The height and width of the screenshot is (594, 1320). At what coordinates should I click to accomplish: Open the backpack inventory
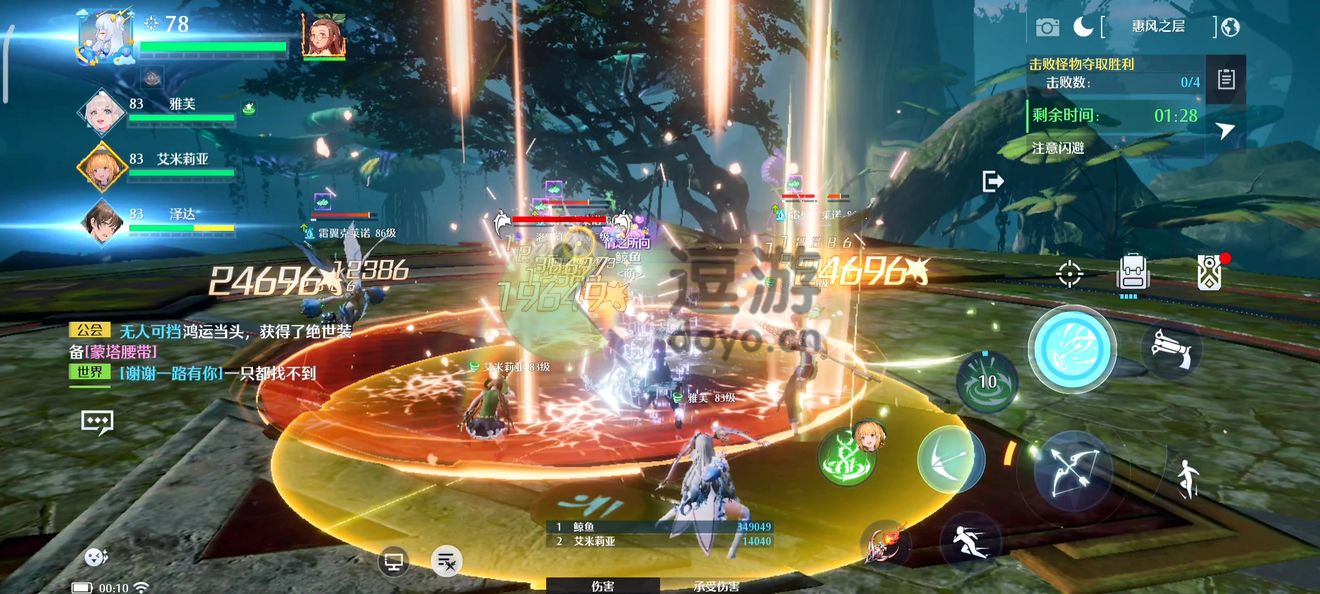(x=1132, y=272)
